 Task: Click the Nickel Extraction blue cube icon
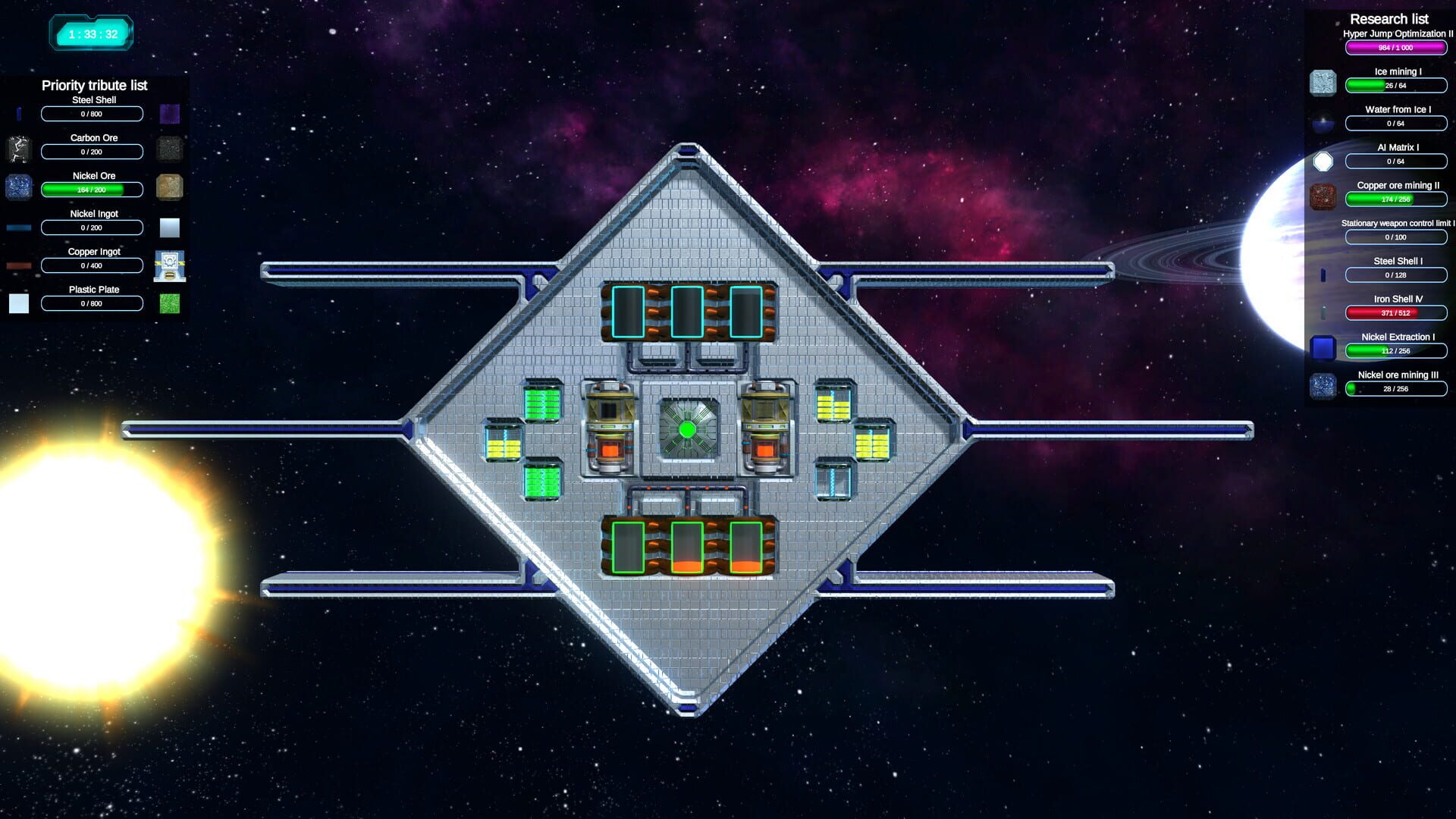click(1323, 347)
